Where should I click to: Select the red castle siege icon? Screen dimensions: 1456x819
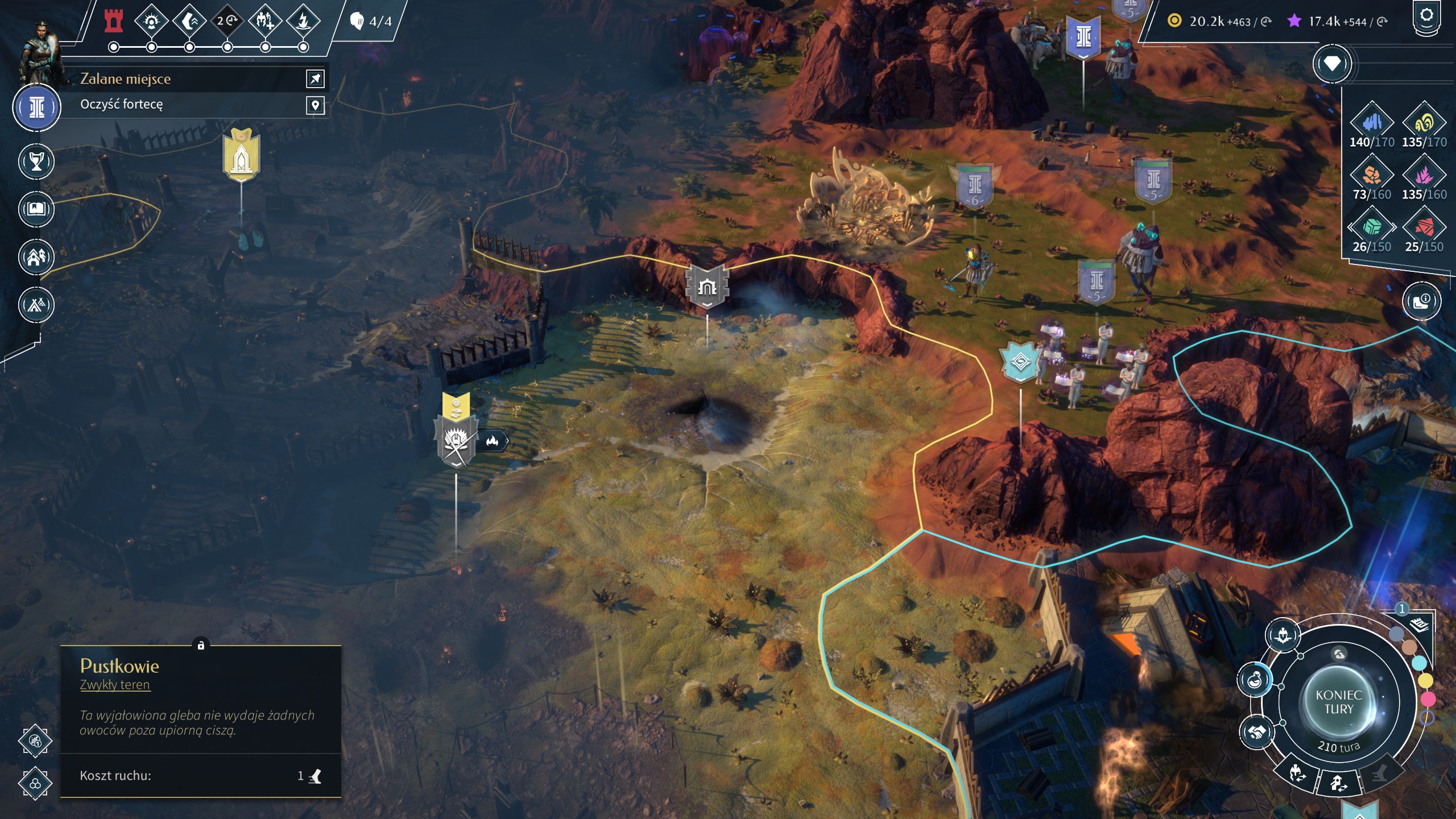114,21
